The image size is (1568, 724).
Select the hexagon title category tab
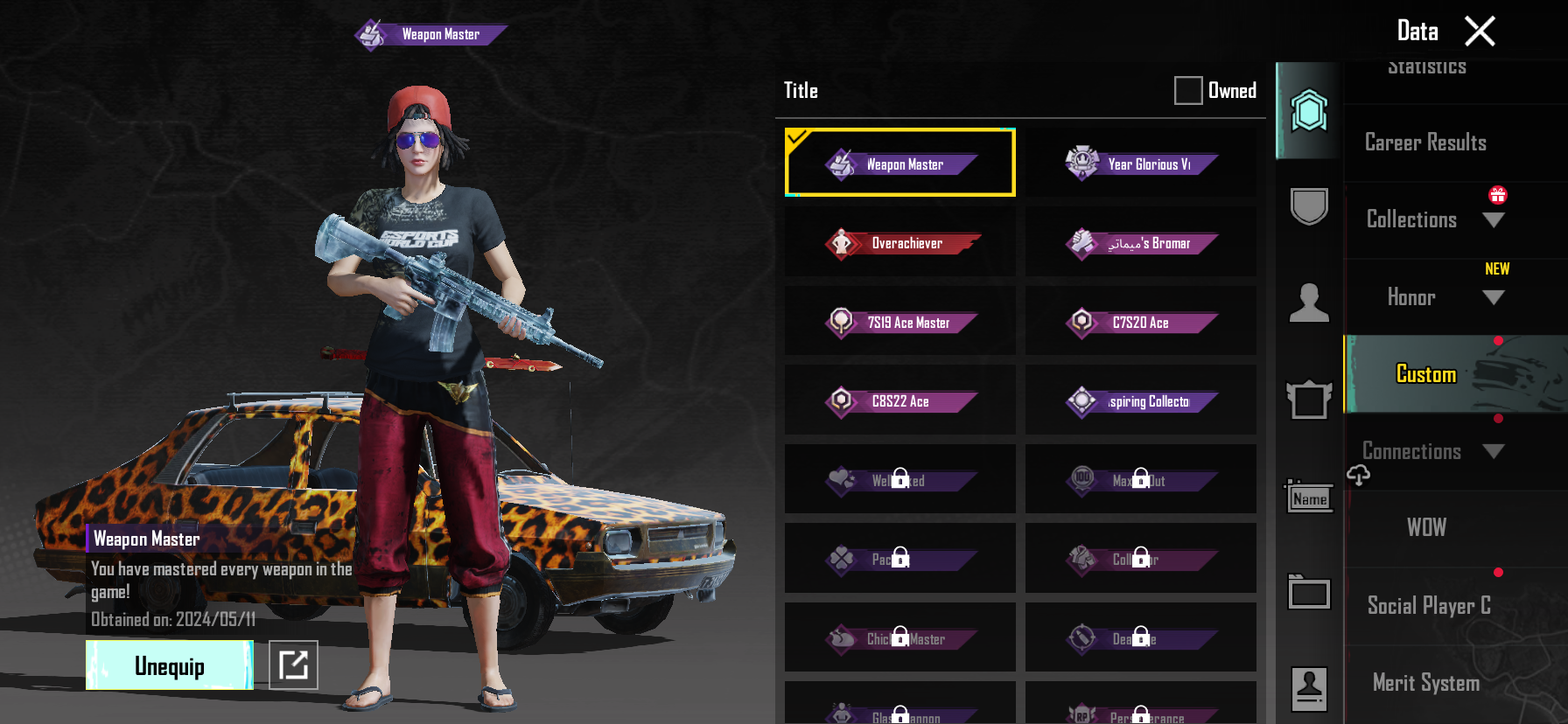pos(1309,111)
